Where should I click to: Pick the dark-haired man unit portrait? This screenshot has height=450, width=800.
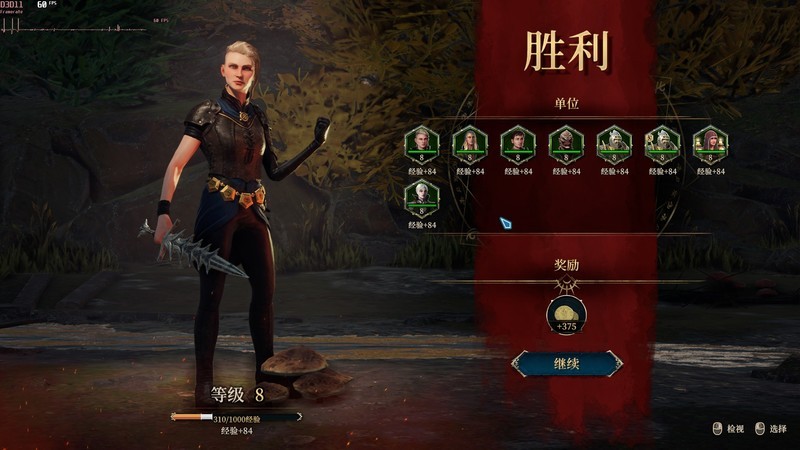(517, 144)
